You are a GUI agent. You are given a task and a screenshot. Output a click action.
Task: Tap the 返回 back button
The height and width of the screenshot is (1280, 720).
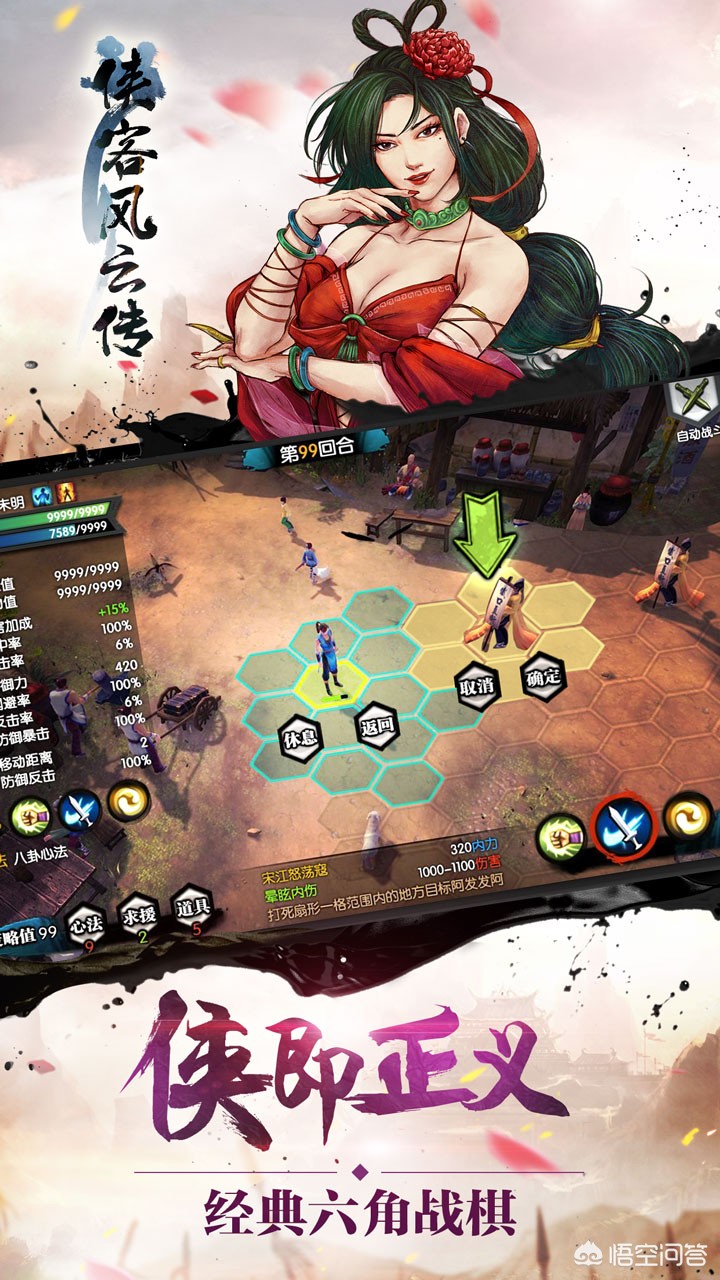point(372,728)
